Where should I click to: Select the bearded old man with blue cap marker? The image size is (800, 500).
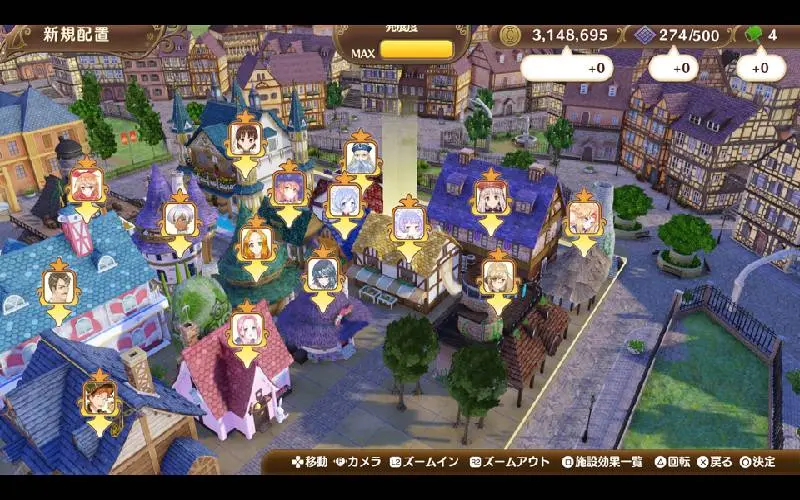tap(359, 158)
